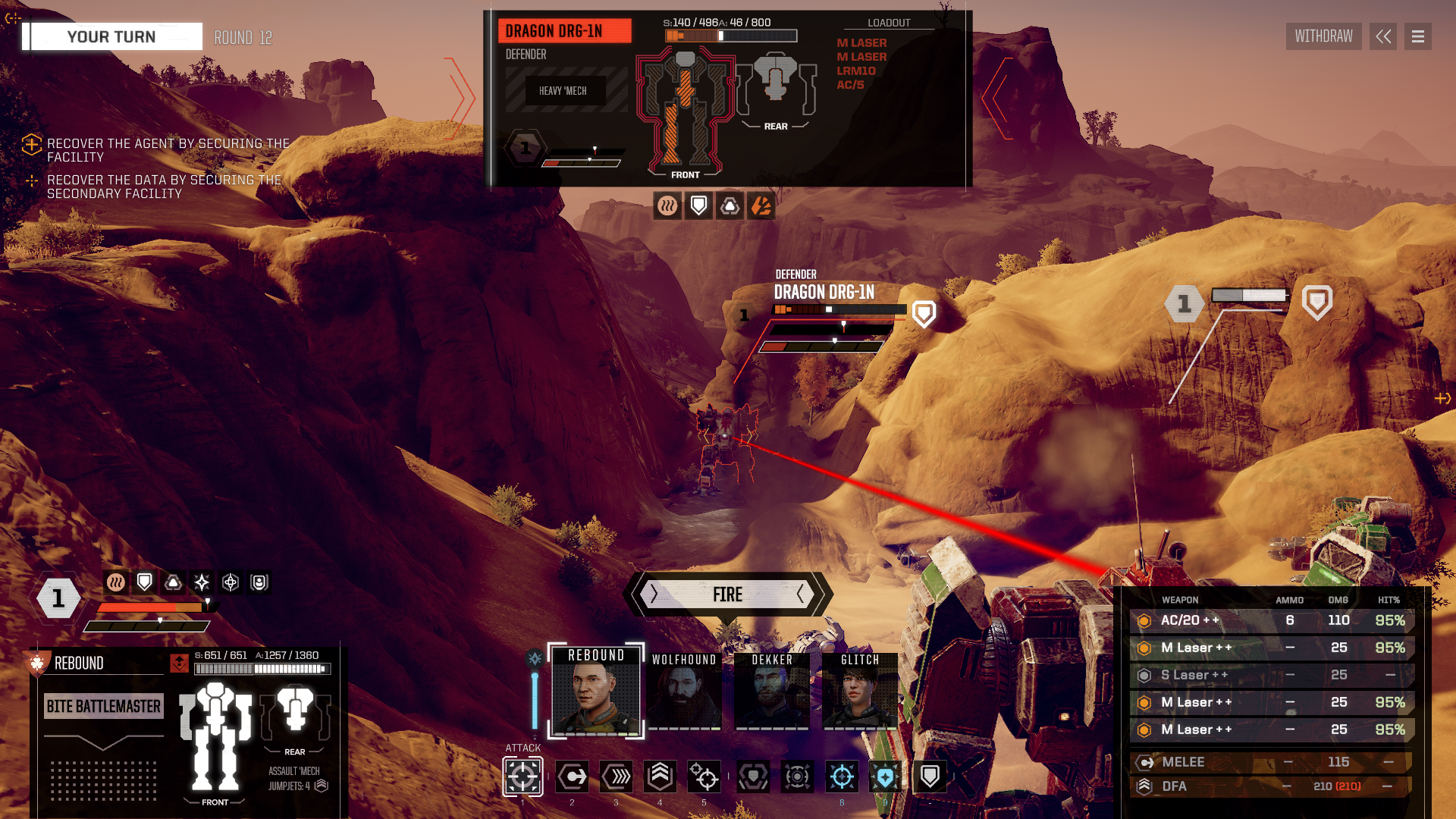This screenshot has height=819, width=1456.
Task: Open the Vigilance ability icon
Action: 886,777
